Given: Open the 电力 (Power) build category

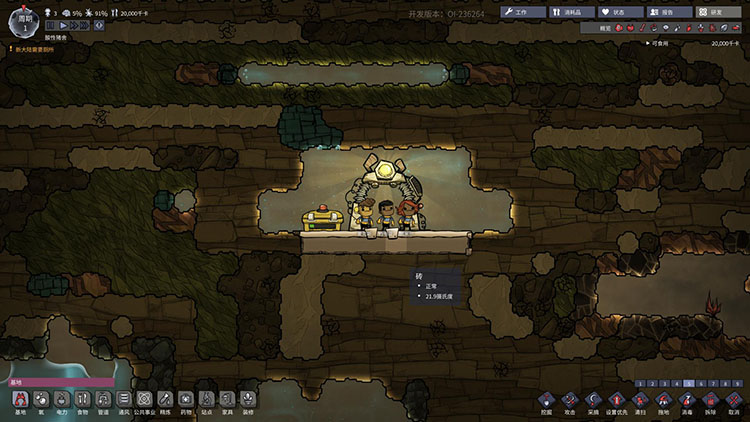Looking at the screenshot, I should (x=62, y=401).
